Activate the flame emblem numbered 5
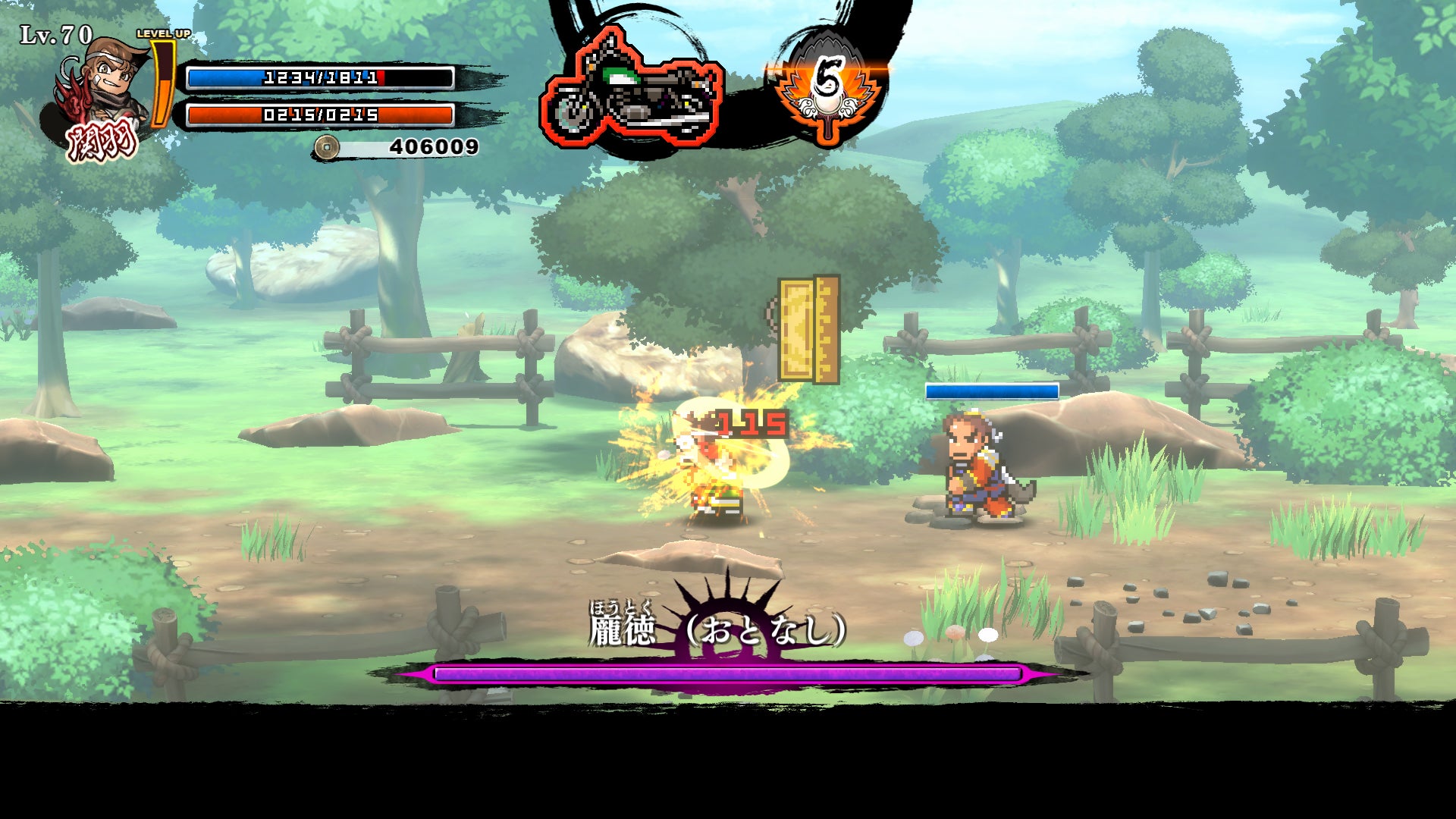1456x819 pixels. point(827,87)
